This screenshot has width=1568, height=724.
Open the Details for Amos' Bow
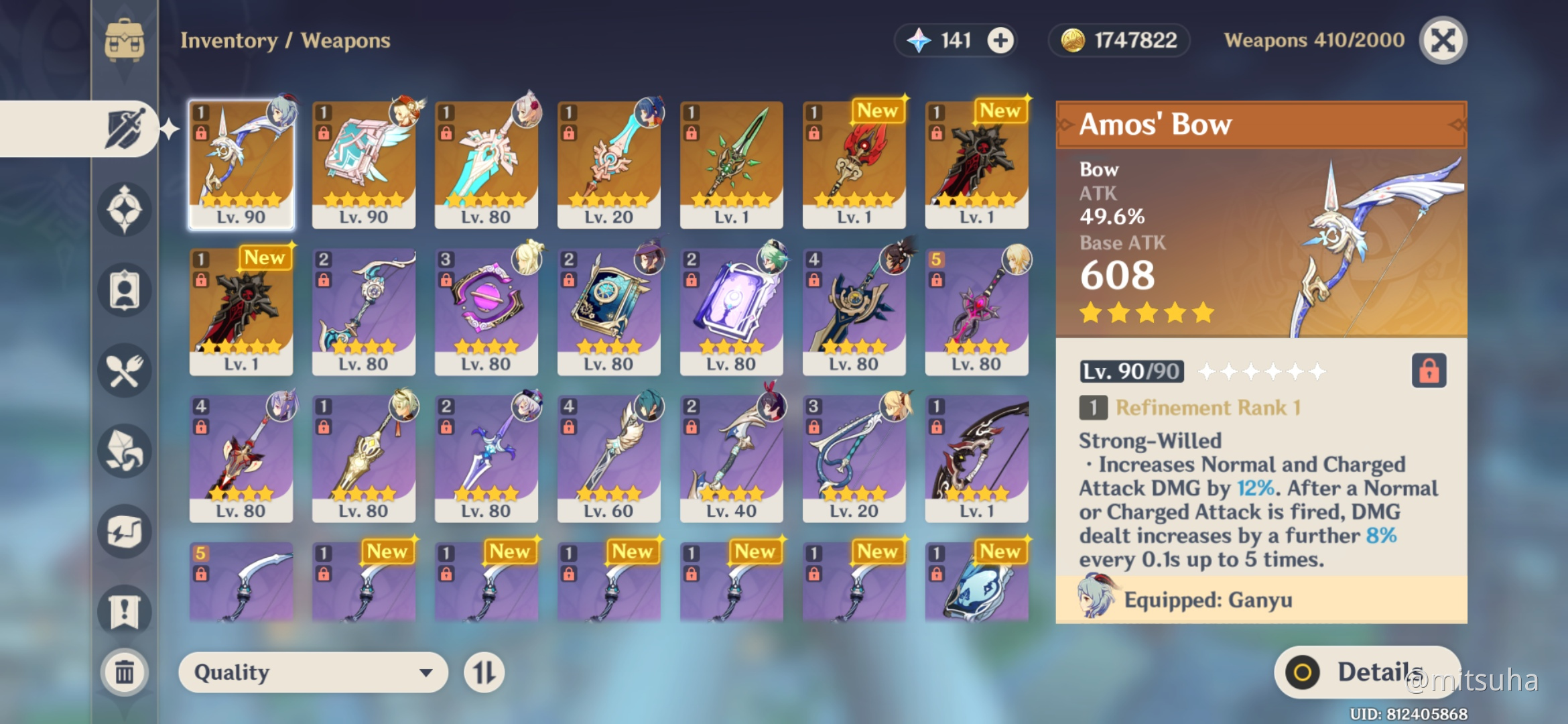1367,672
